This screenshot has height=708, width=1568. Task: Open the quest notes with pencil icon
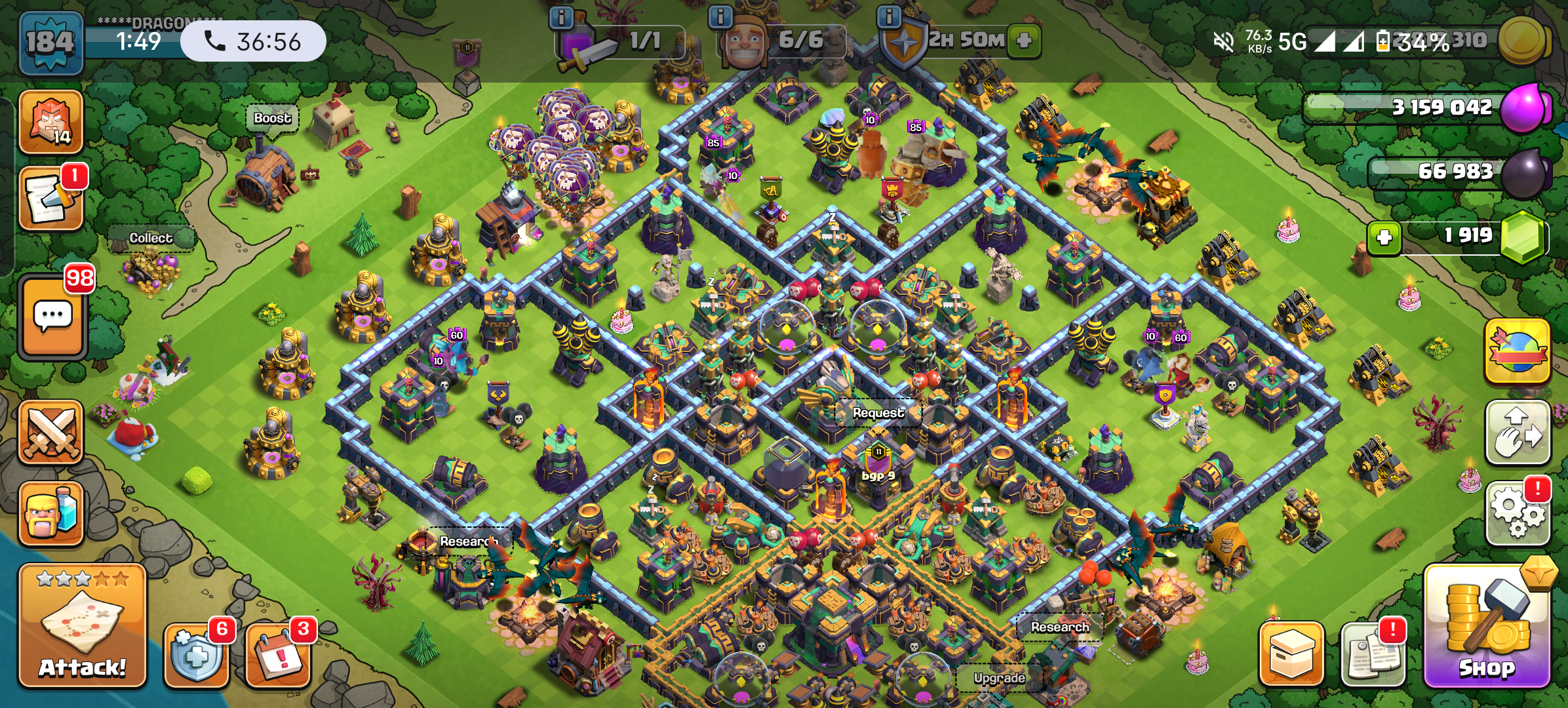[51, 199]
